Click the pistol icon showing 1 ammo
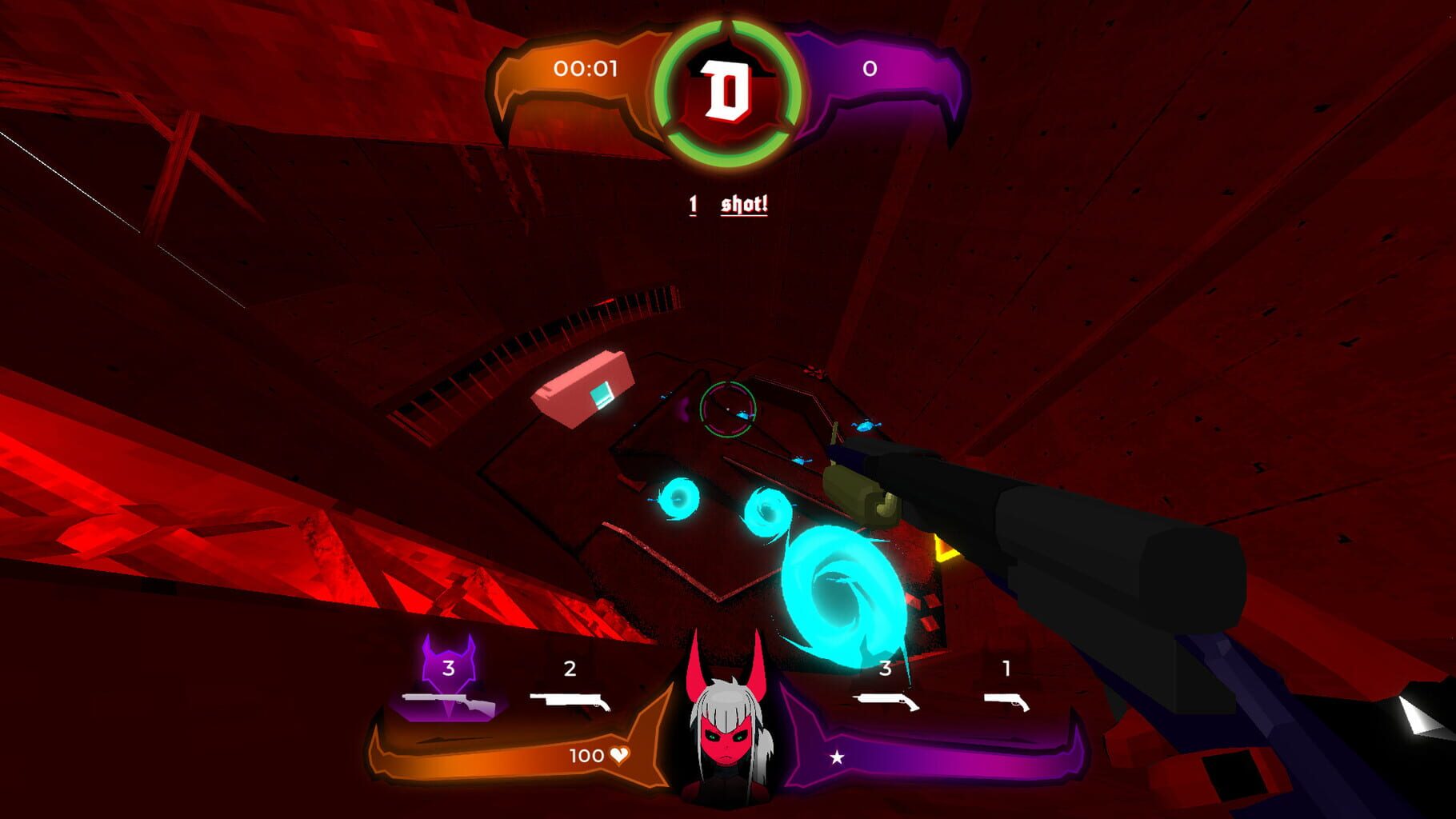 pos(1006,703)
